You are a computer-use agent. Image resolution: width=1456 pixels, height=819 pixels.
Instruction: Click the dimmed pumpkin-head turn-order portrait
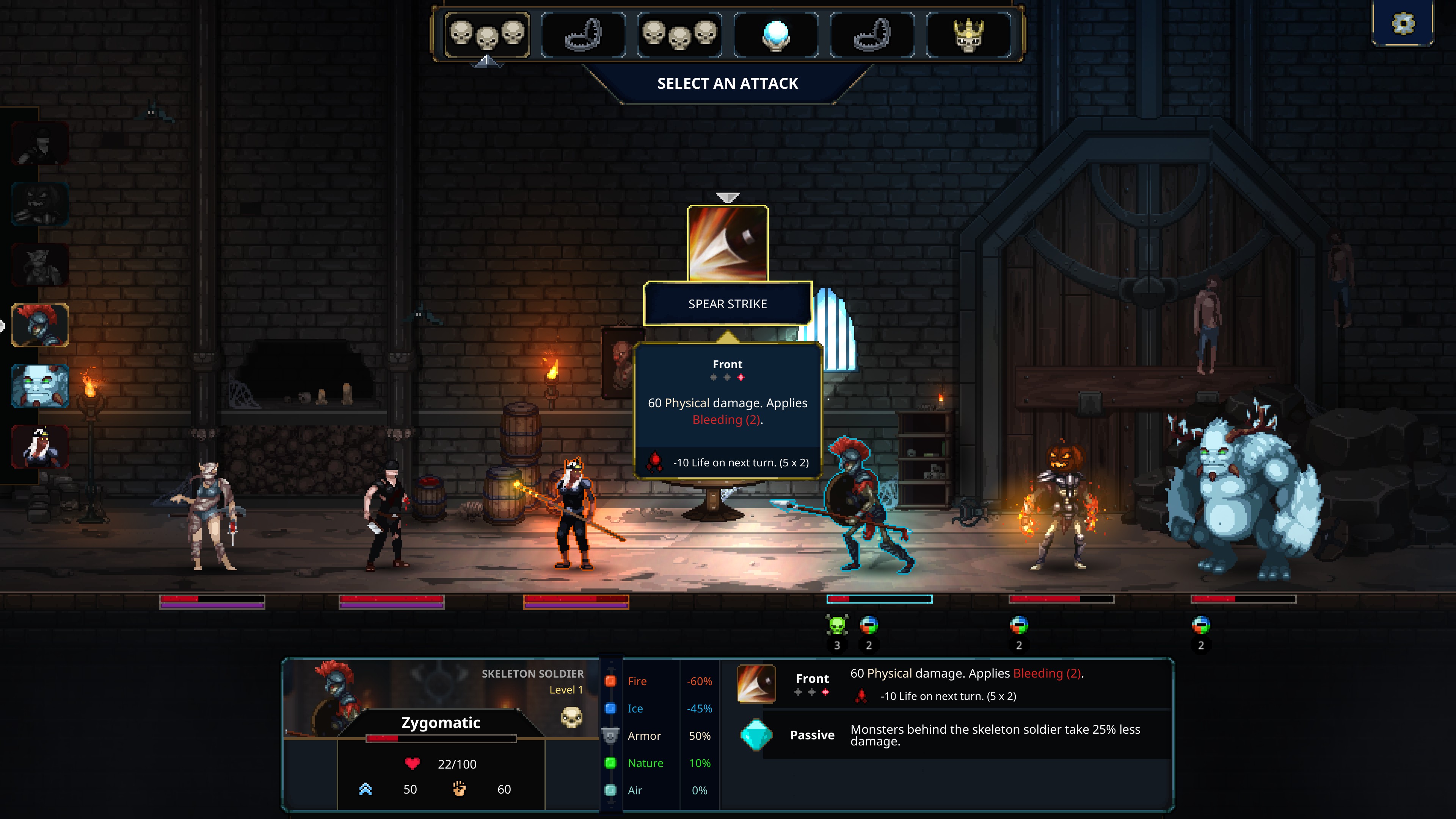coord(40,204)
